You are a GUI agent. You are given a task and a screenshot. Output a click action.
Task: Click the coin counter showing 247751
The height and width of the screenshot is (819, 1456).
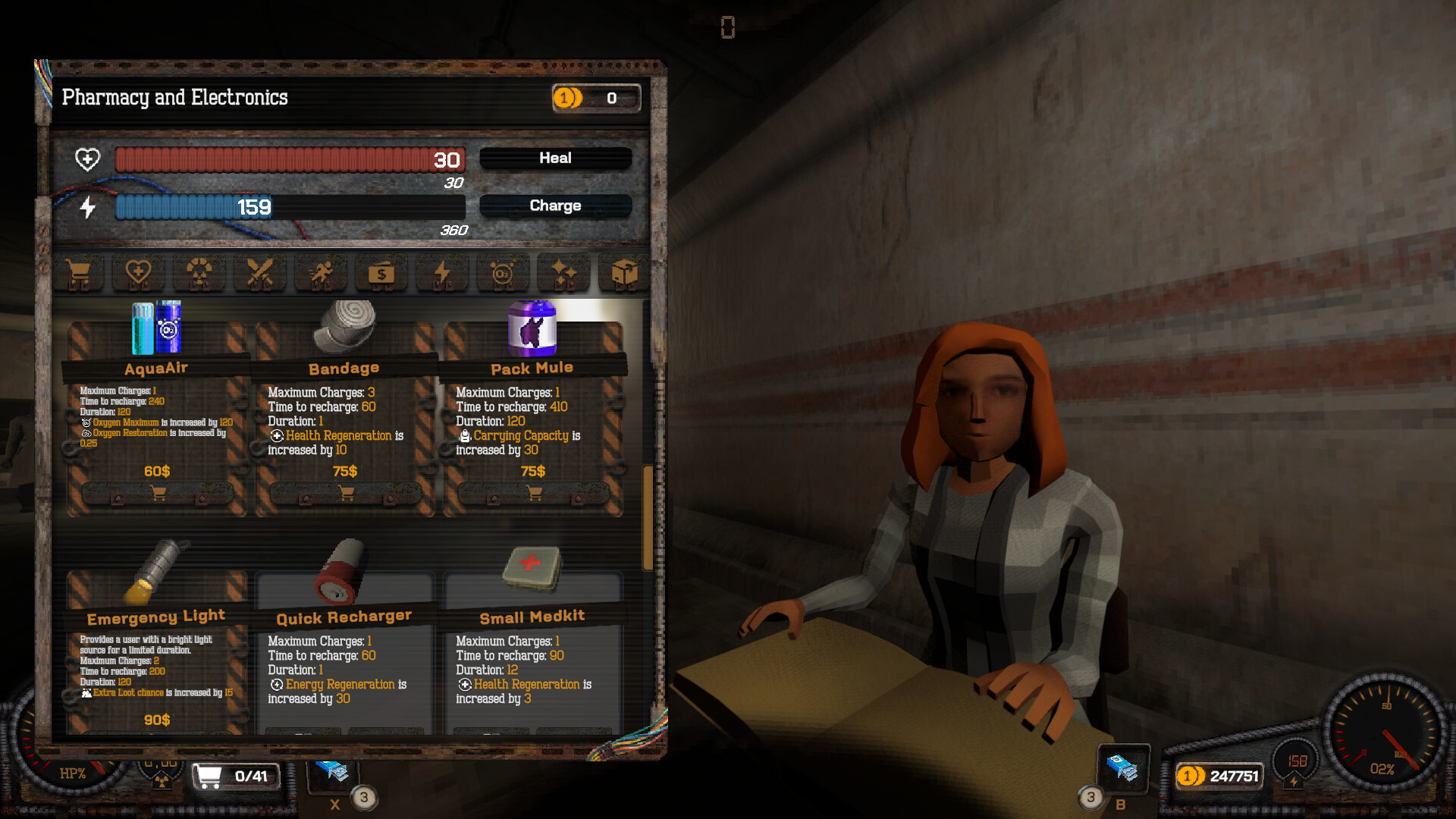[1222, 776]
